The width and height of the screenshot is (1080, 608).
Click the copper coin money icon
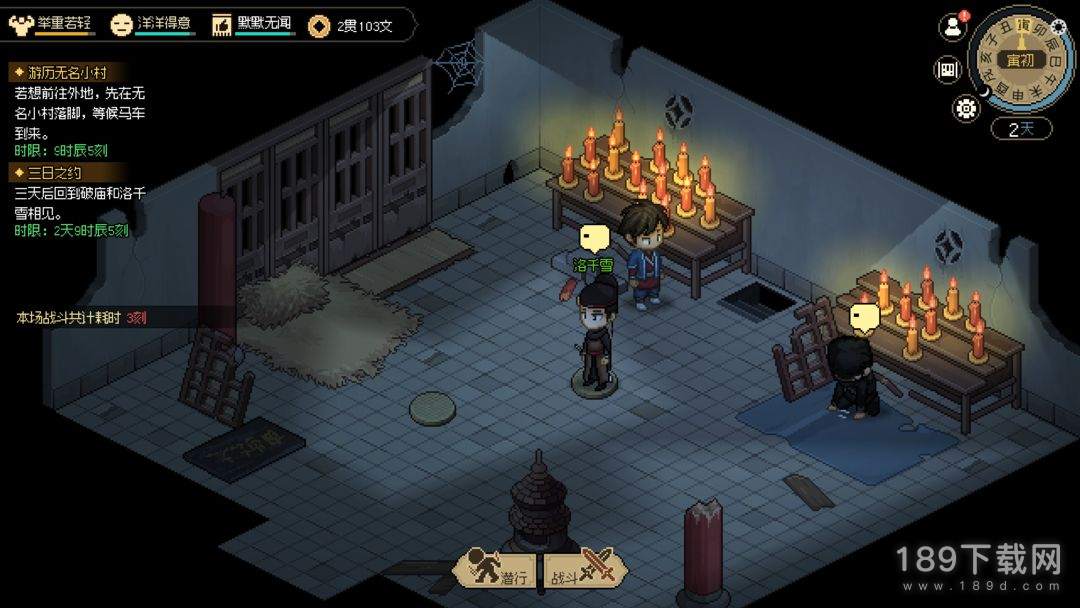point(320,26)
